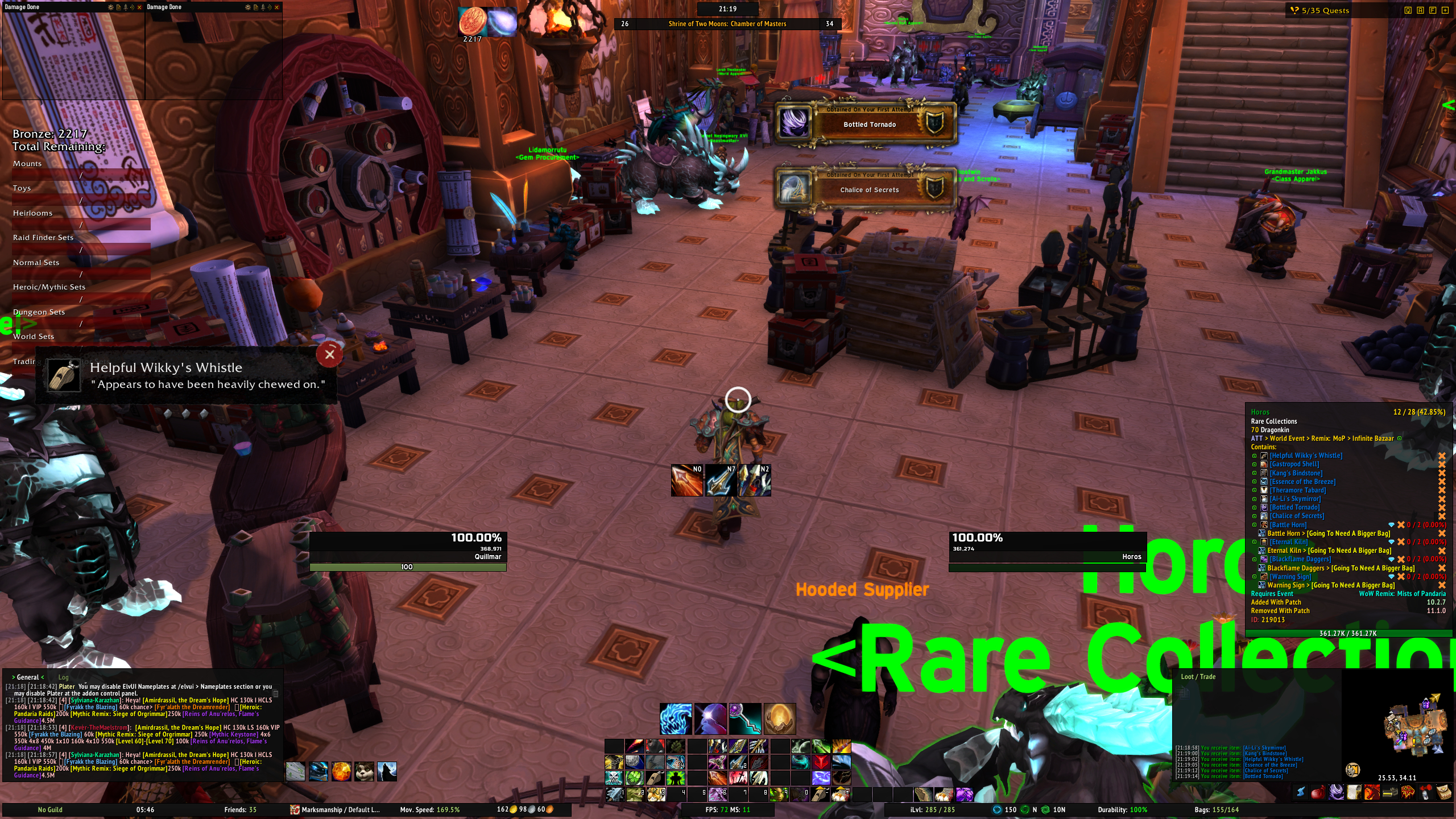Activate the purple gem key ability

pos(745,719)
